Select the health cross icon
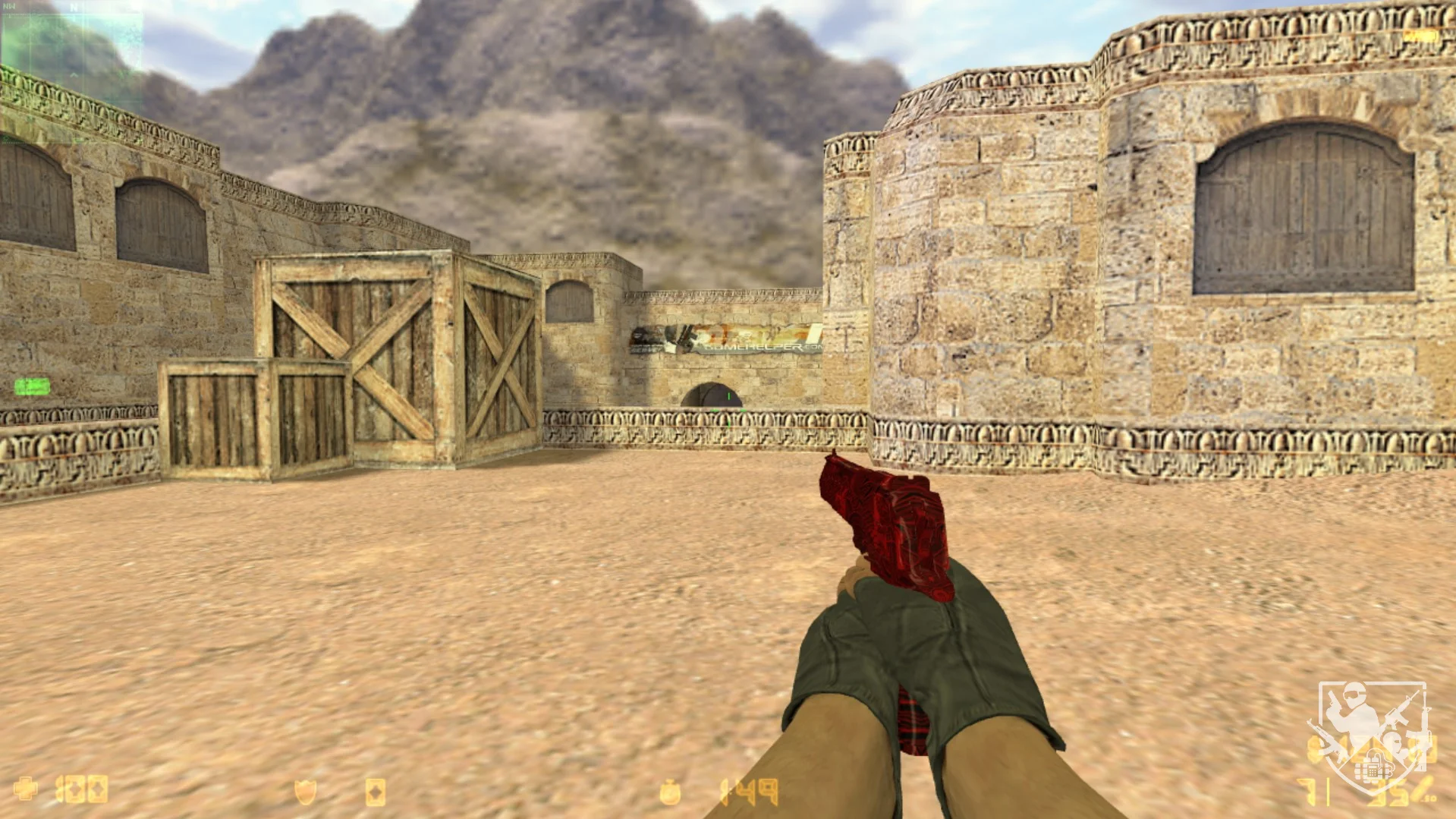 click(25, 789)
